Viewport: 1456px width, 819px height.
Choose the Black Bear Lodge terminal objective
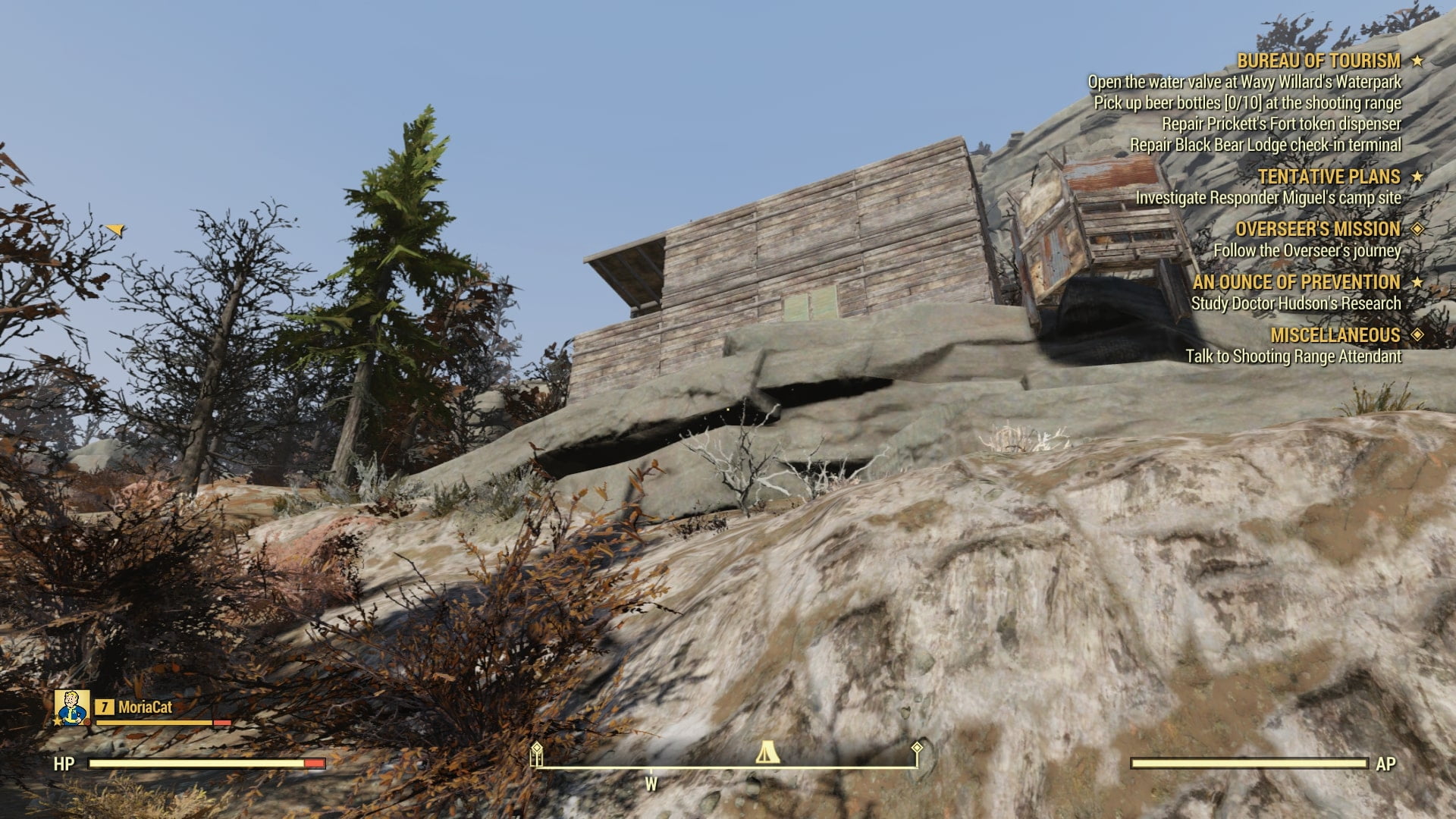(x=1266, y=145)
